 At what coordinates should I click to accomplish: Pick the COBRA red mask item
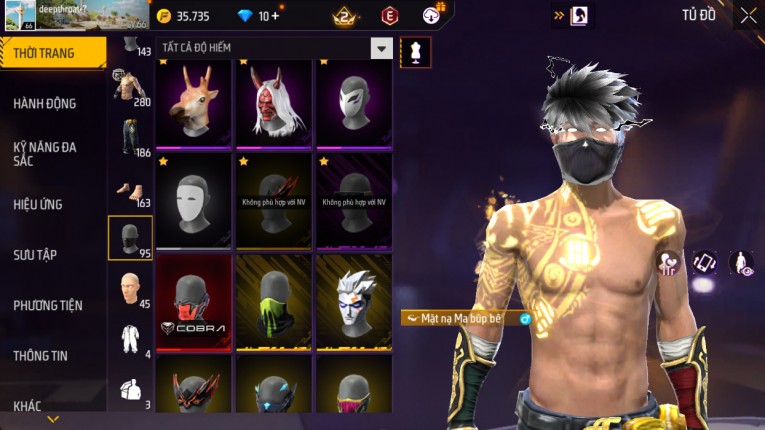tap(194, 301)
